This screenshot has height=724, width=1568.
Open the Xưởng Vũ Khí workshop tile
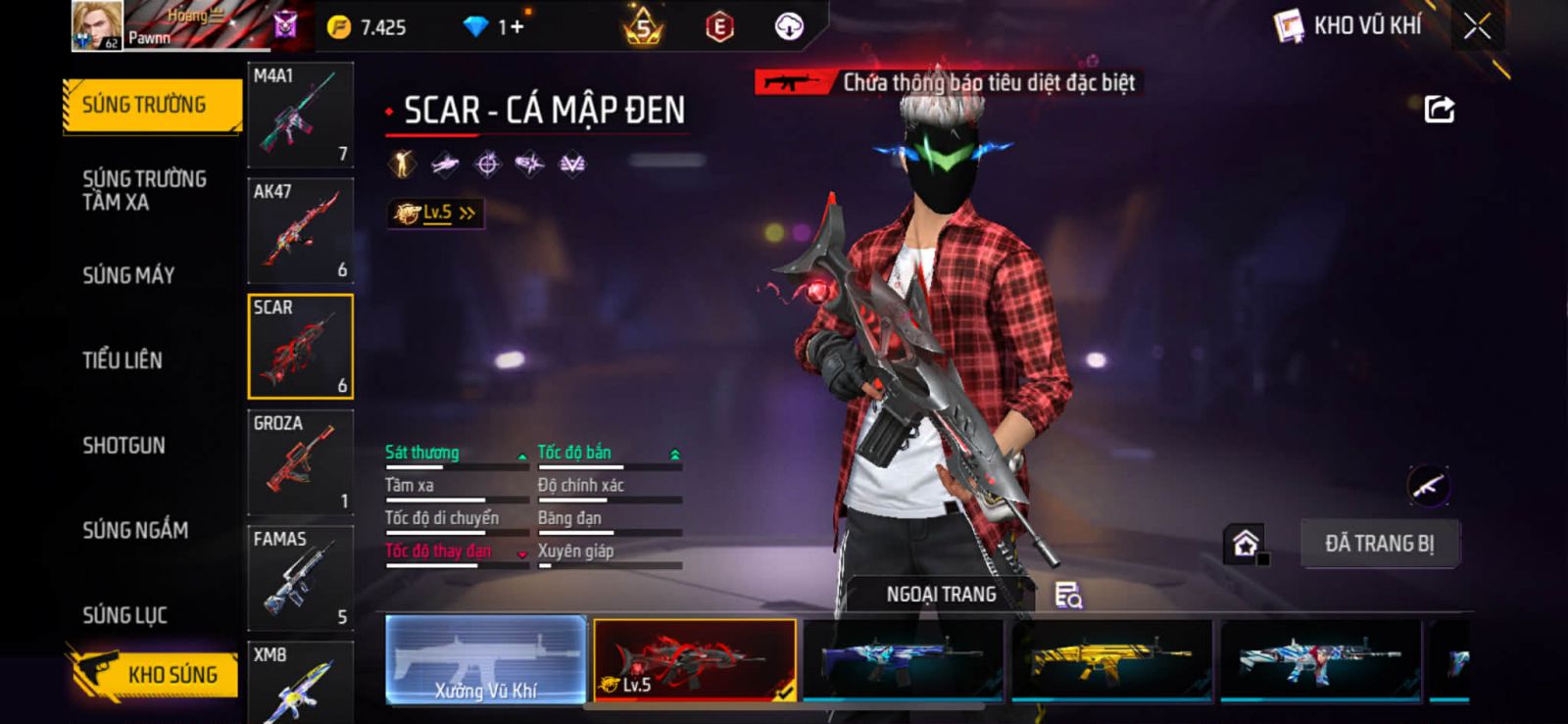point(486,659)
